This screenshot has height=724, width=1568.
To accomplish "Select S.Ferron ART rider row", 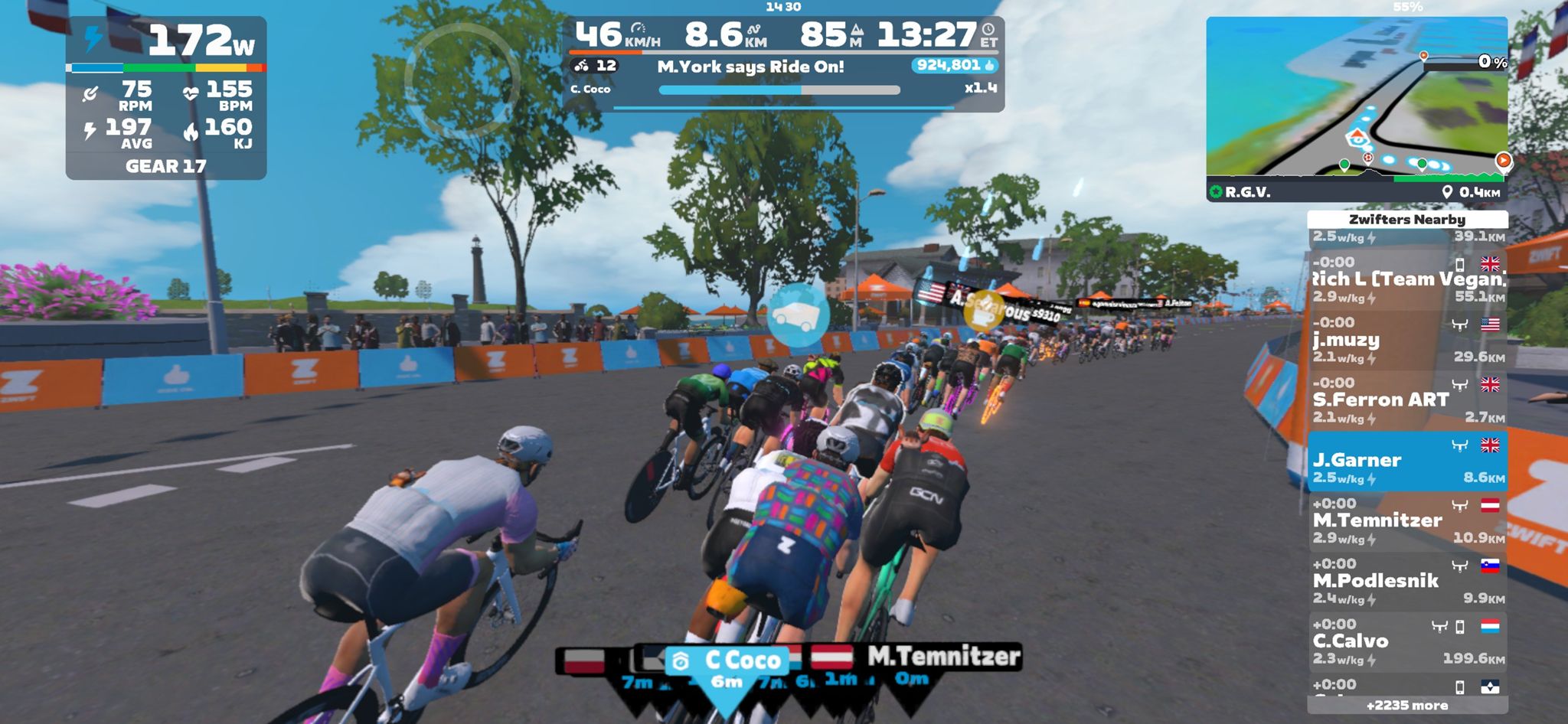I will (1407, 401).
